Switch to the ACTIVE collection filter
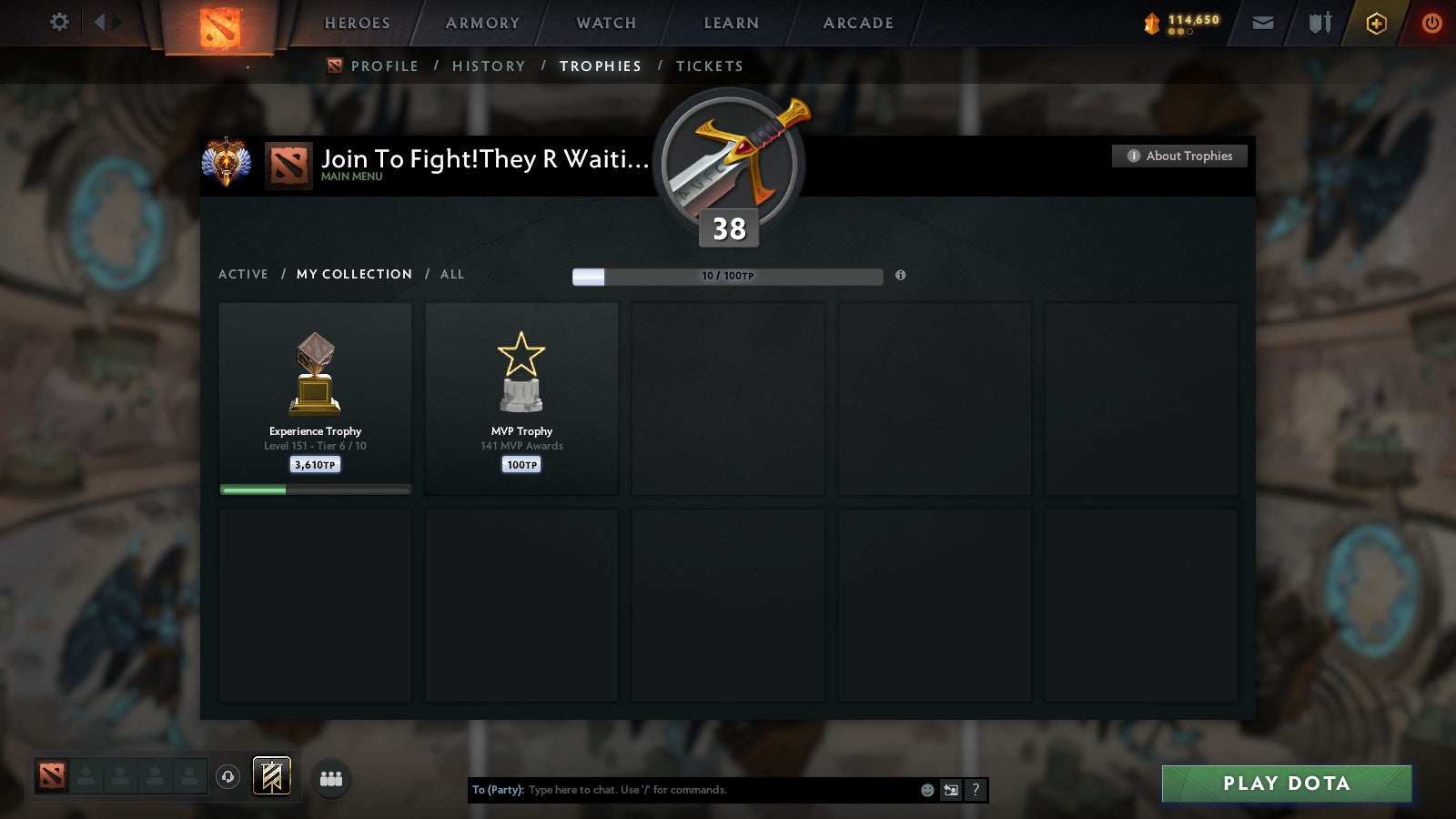The width and height of the screenshot is (1456, 819). 243,274
